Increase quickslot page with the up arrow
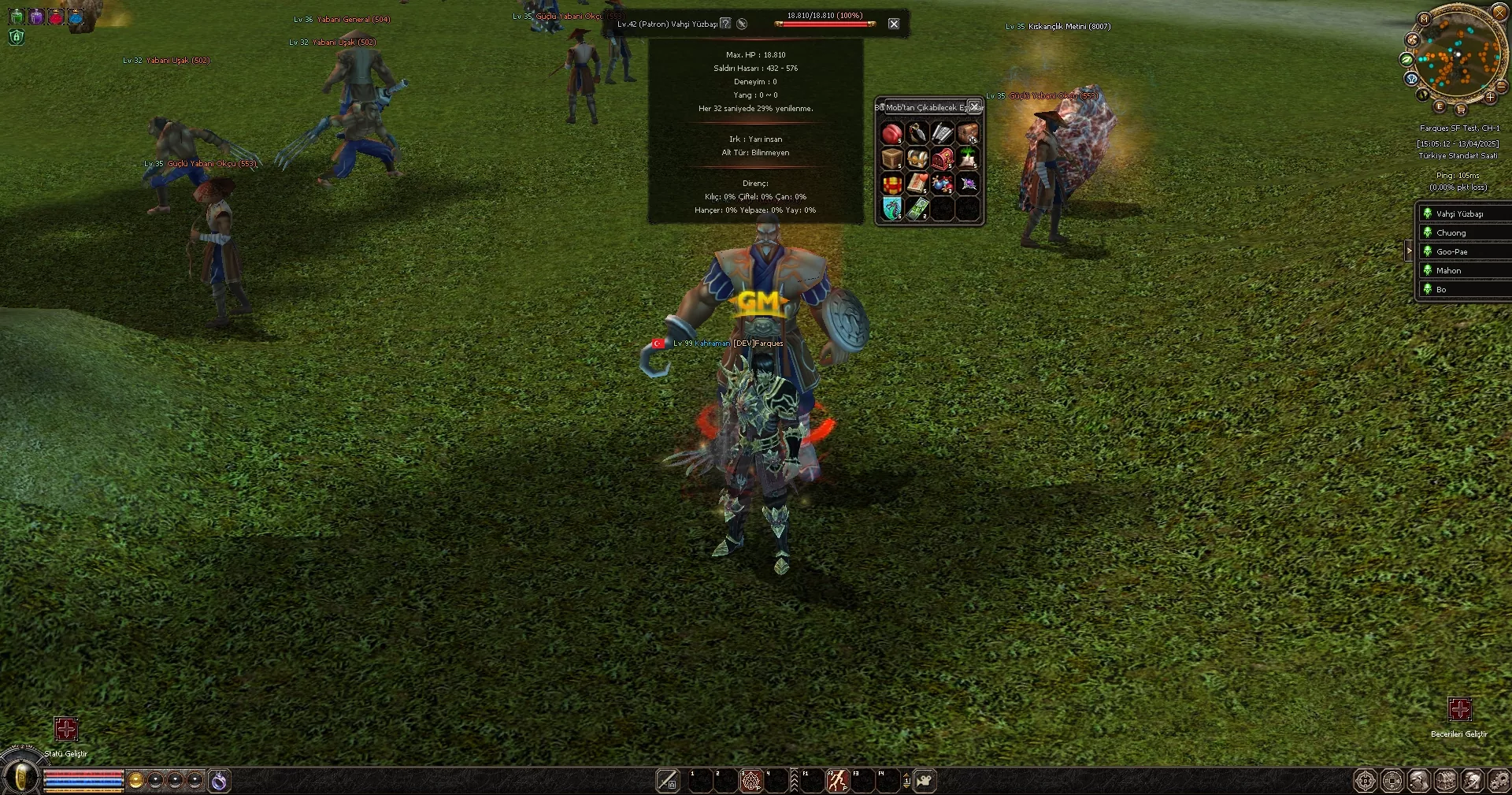1512x795 pixels. click(906, 776)
